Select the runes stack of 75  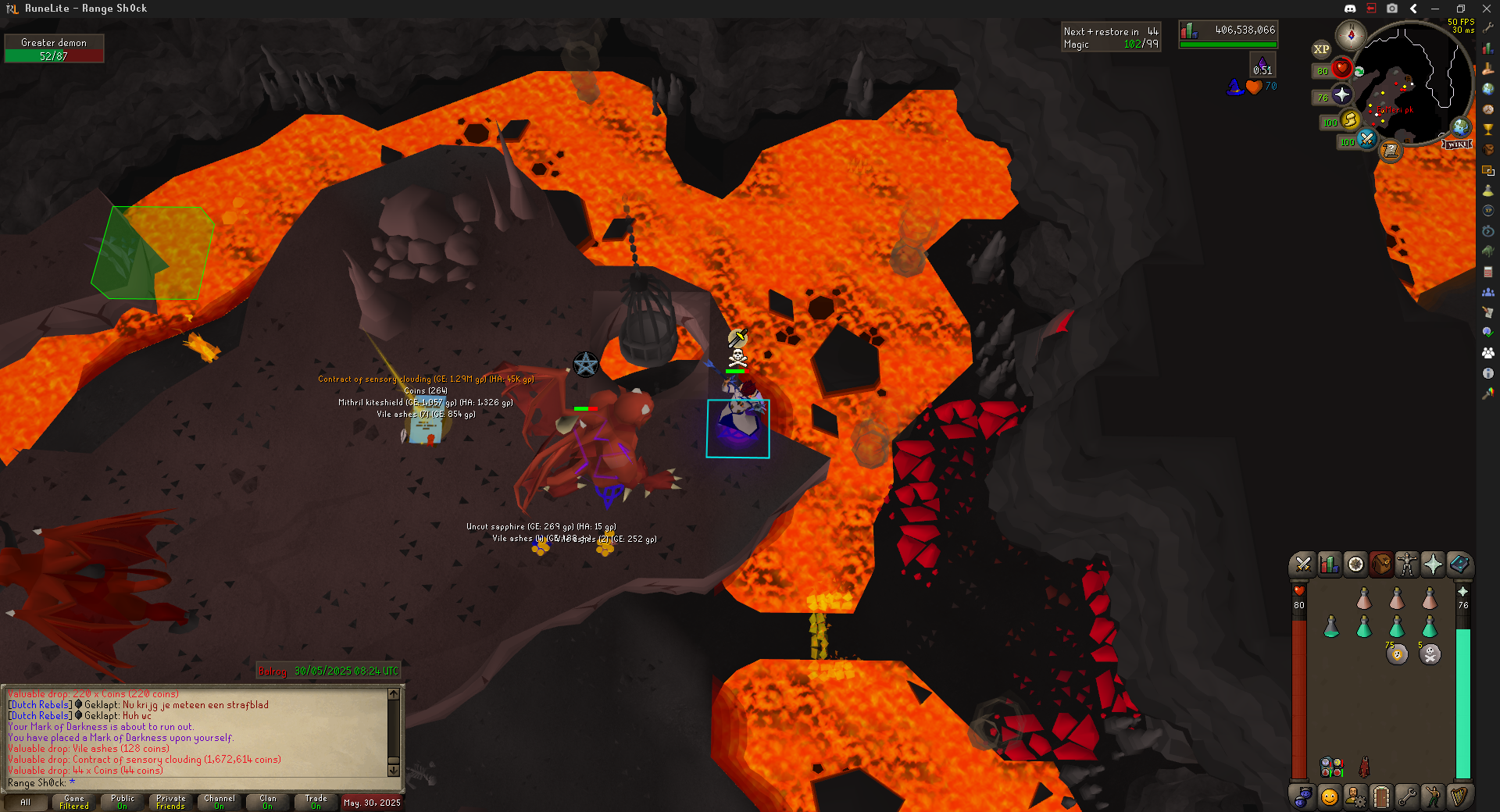[1397, 654]
